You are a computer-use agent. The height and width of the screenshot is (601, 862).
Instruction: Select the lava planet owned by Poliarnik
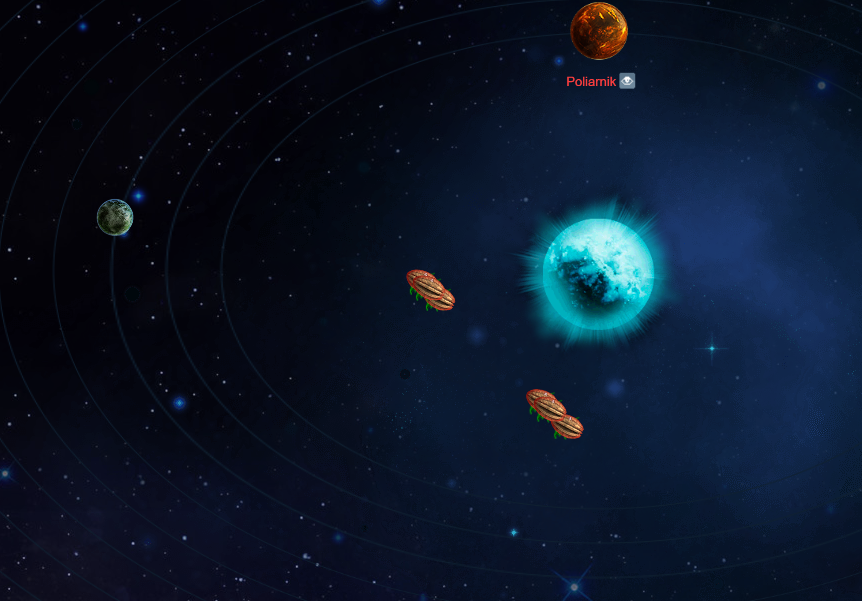coord(599,31)
